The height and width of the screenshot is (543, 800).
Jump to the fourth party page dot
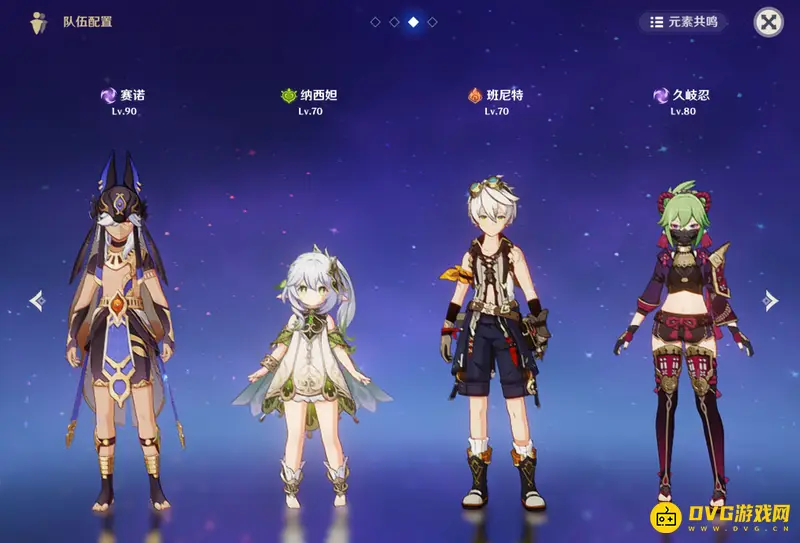pyautogui.click(x=432, y=21)
